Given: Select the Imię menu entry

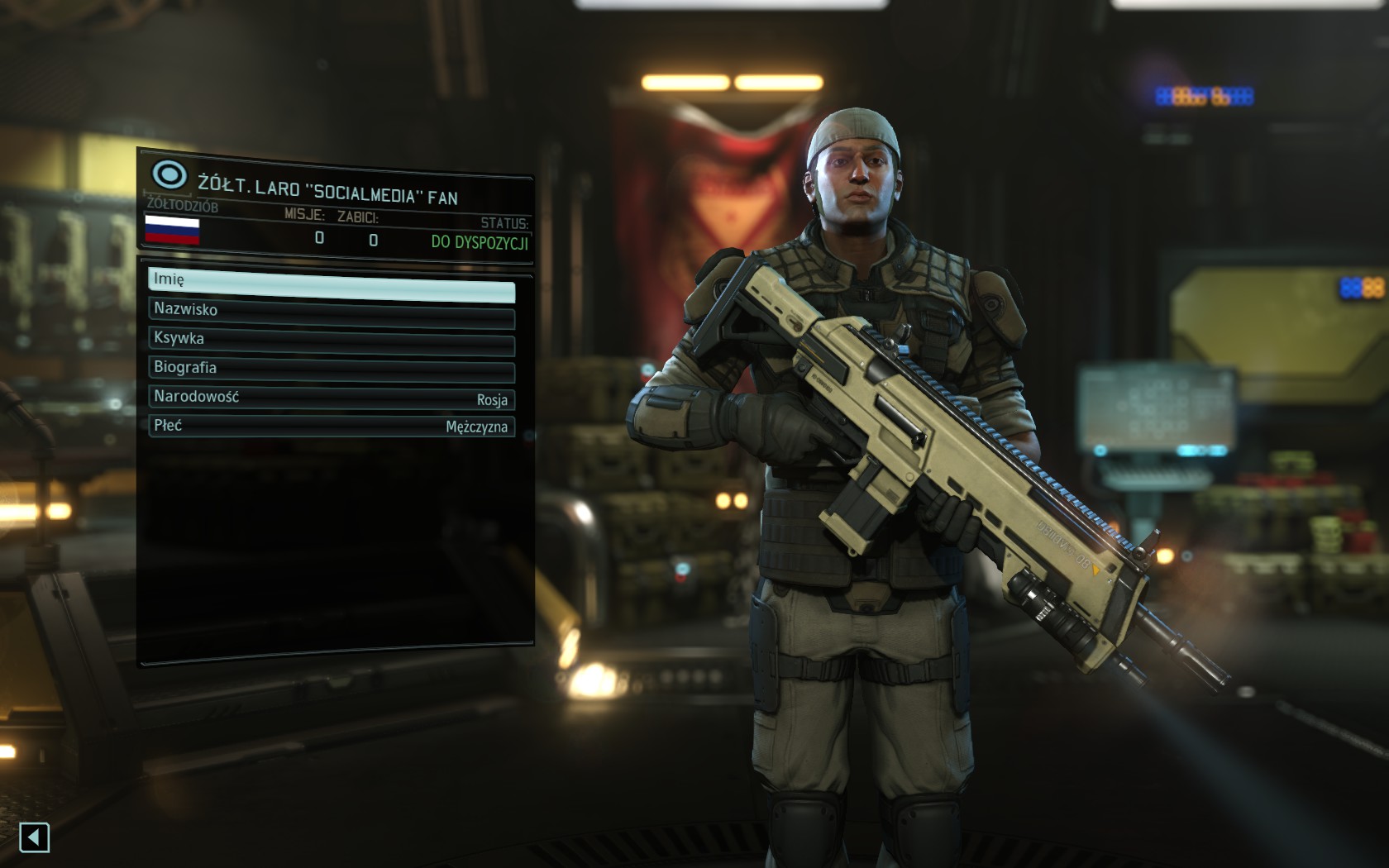Looking at the screenshot, I should pos(331,281).
